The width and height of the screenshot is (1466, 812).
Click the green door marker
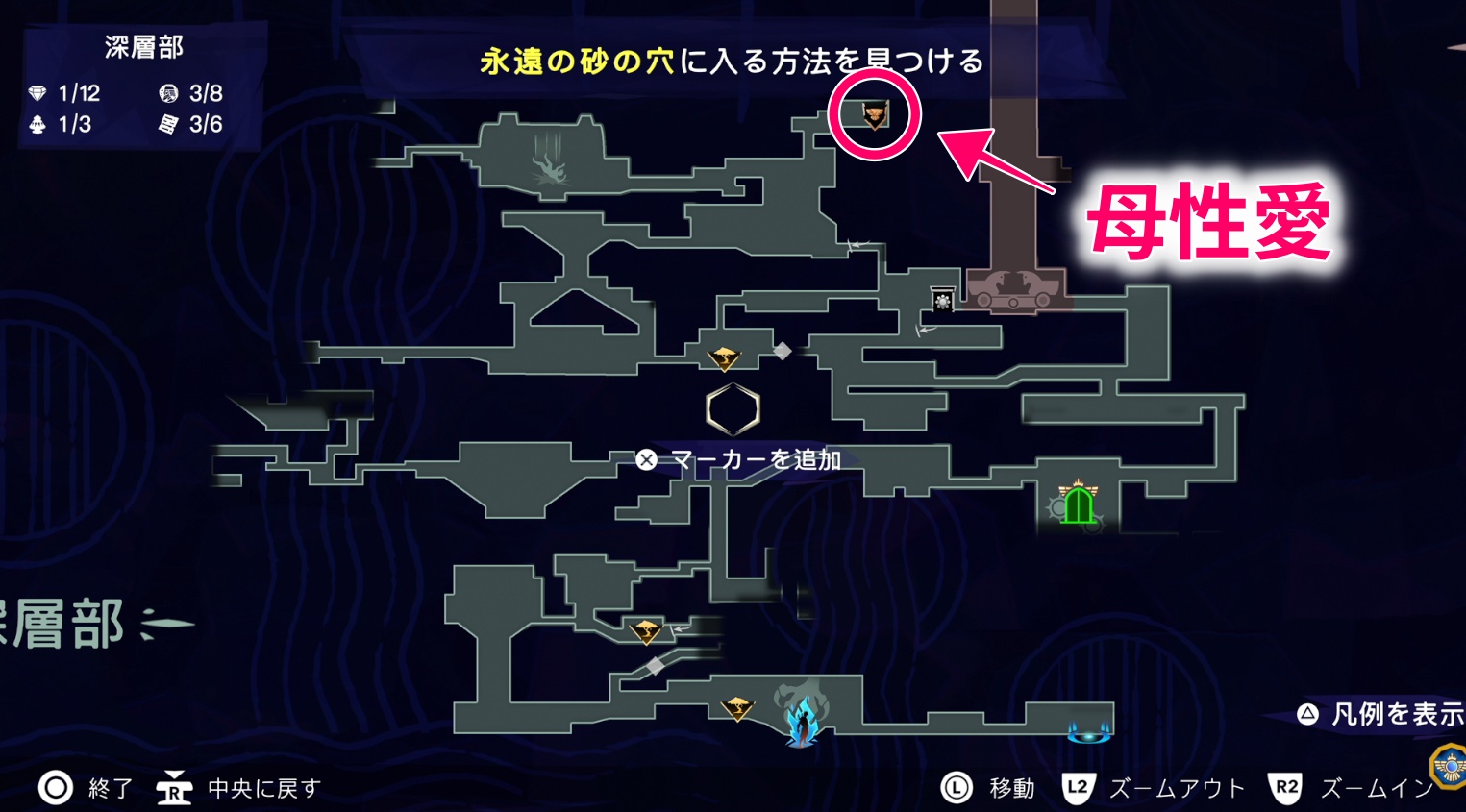(1078, 504)
